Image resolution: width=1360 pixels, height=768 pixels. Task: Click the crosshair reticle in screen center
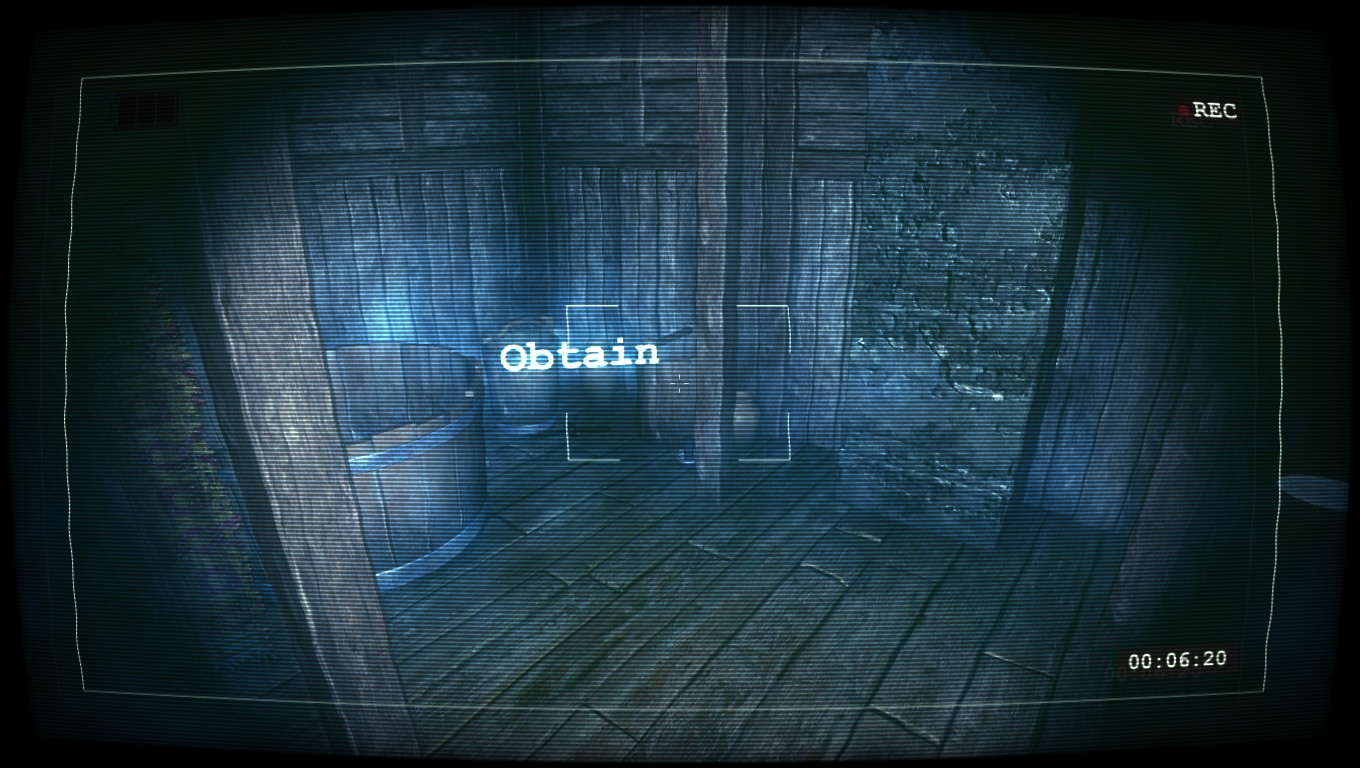pos(679,382)
